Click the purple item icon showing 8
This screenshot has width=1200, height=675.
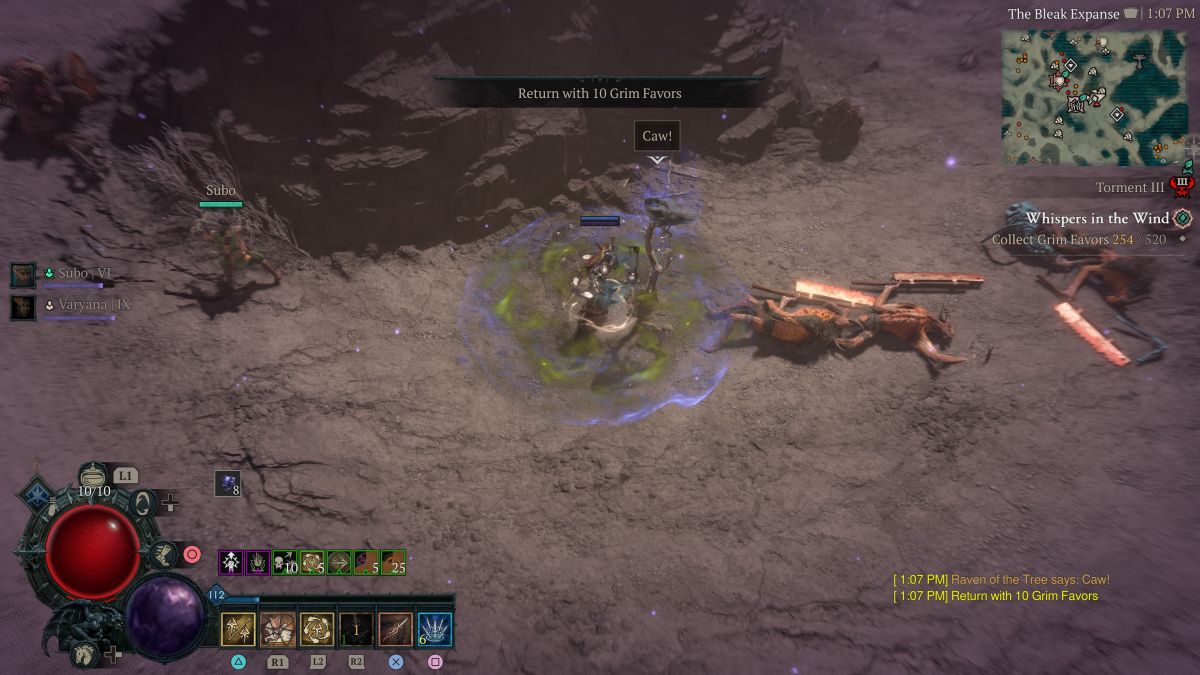point(227,483)
